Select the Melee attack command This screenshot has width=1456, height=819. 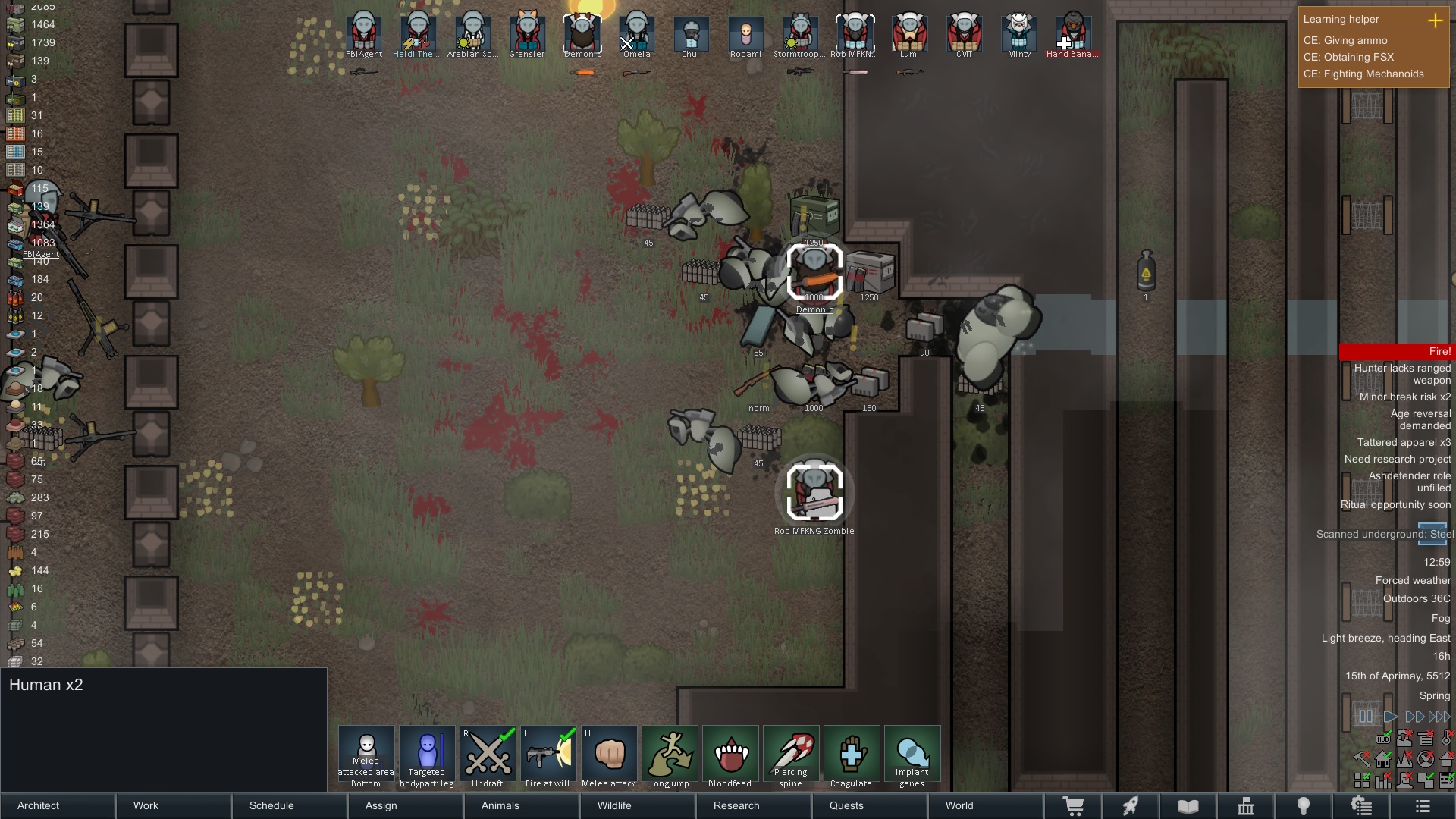coord(609,756)
